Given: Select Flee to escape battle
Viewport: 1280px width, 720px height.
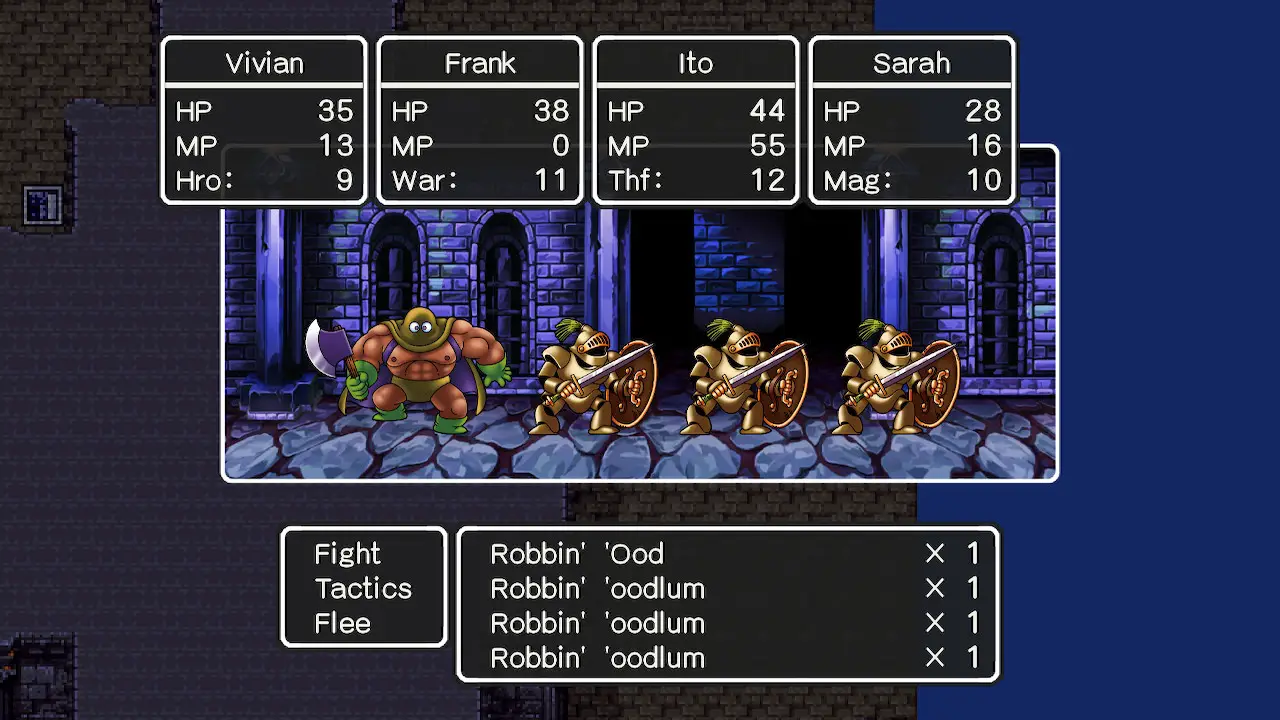Looking at the screenshot, I should (342, 624).
